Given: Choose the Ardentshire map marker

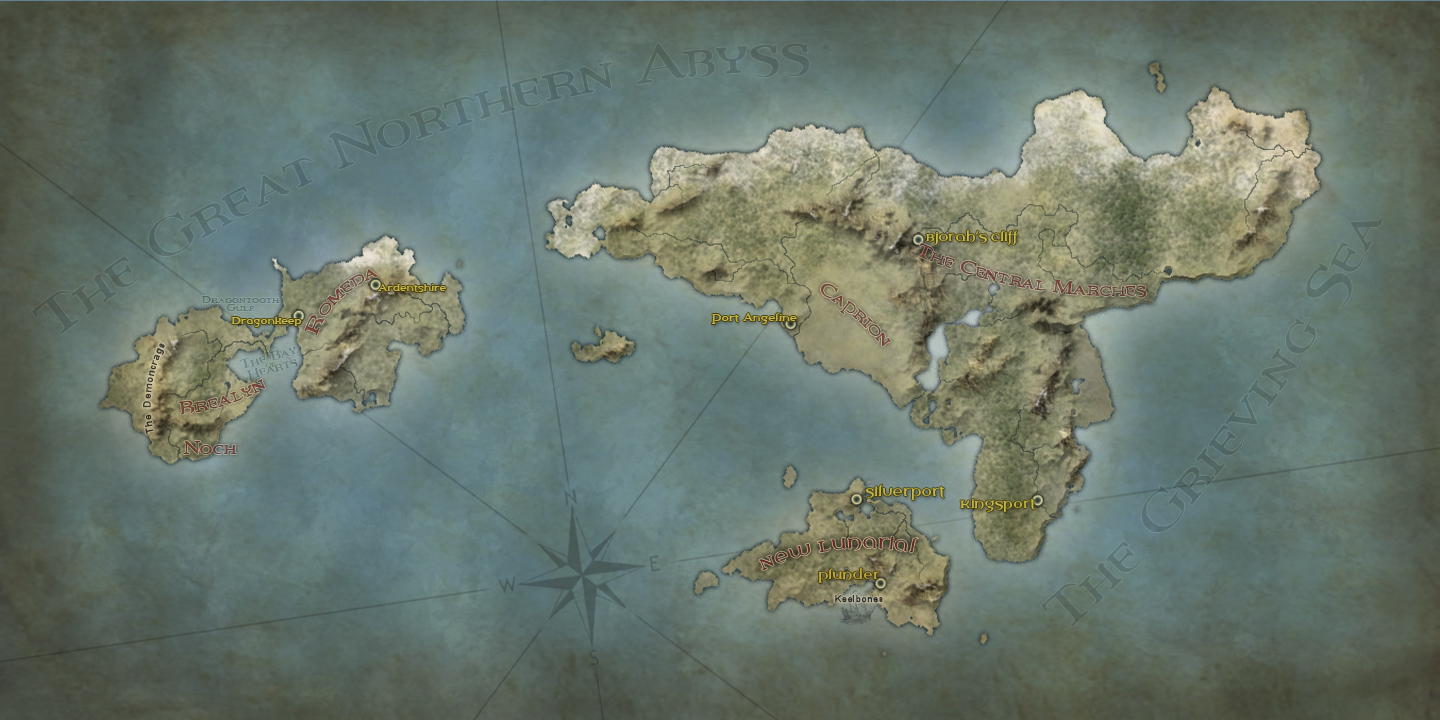Looking at the screenshot, I should [375, 285].
